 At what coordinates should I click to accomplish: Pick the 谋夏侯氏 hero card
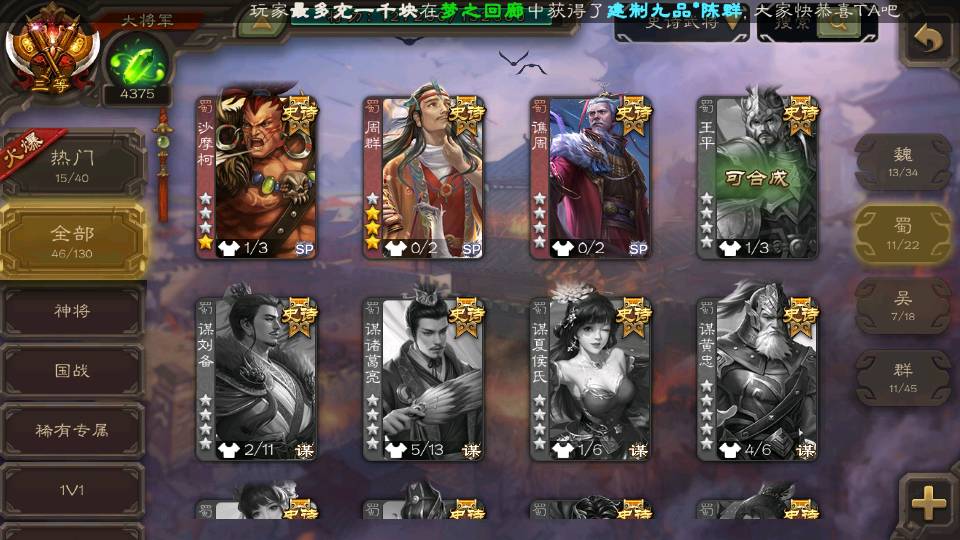(x=591, y=378)
